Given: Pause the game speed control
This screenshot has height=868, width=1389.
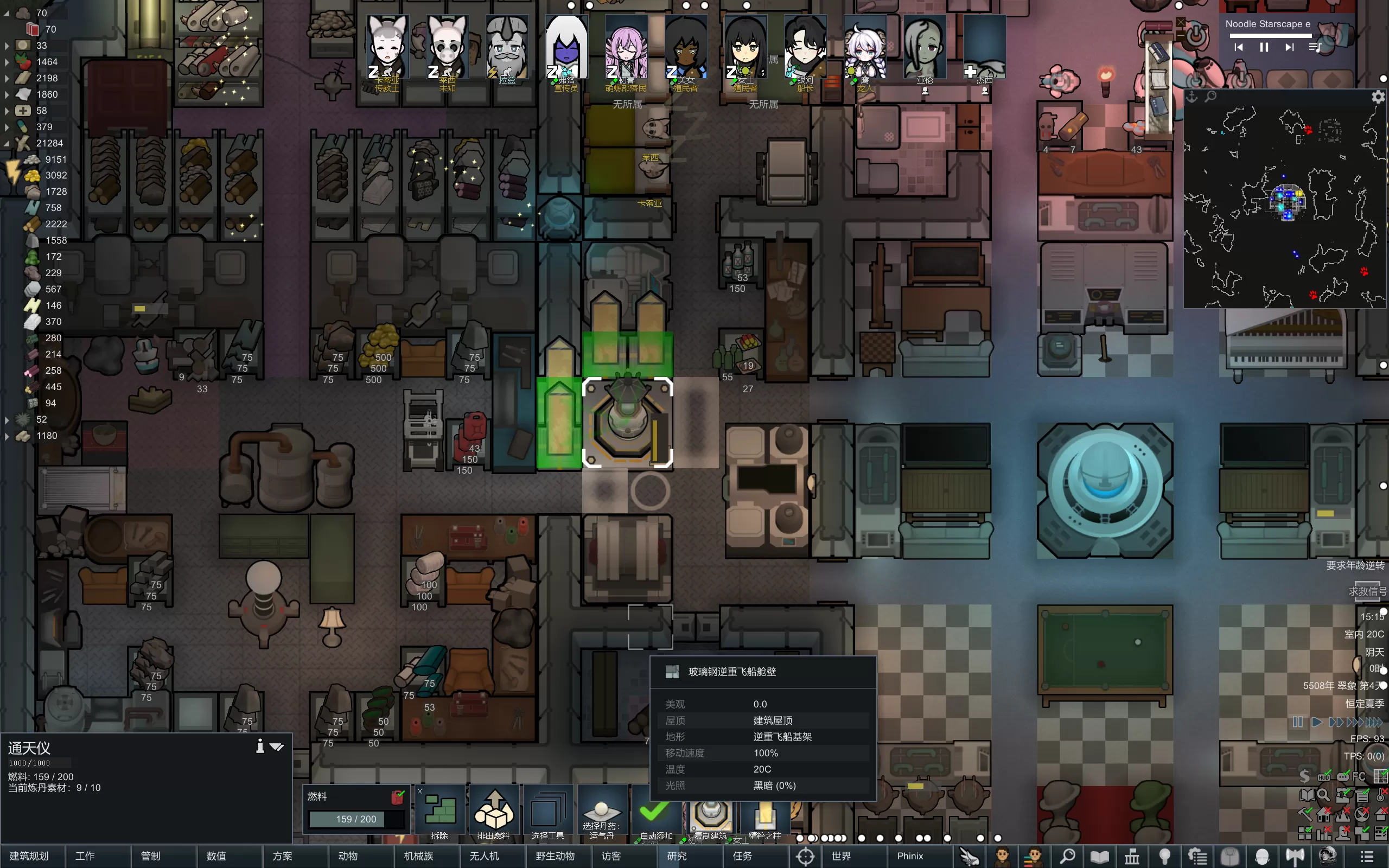Looking at the screenshot, I should point(1298,722).
